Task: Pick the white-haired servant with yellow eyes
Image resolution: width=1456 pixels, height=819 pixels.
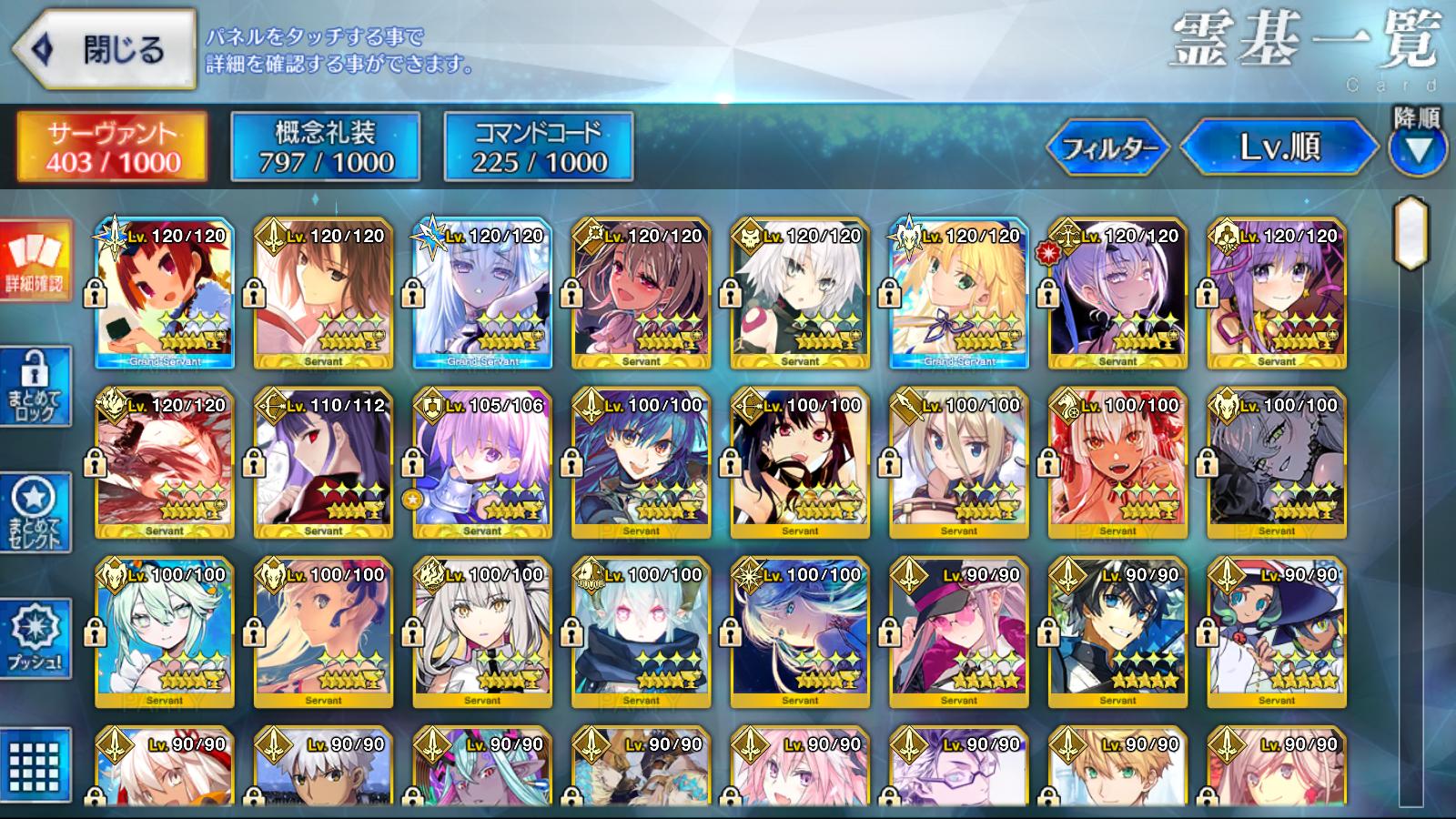Action: (x=482, y=633)
